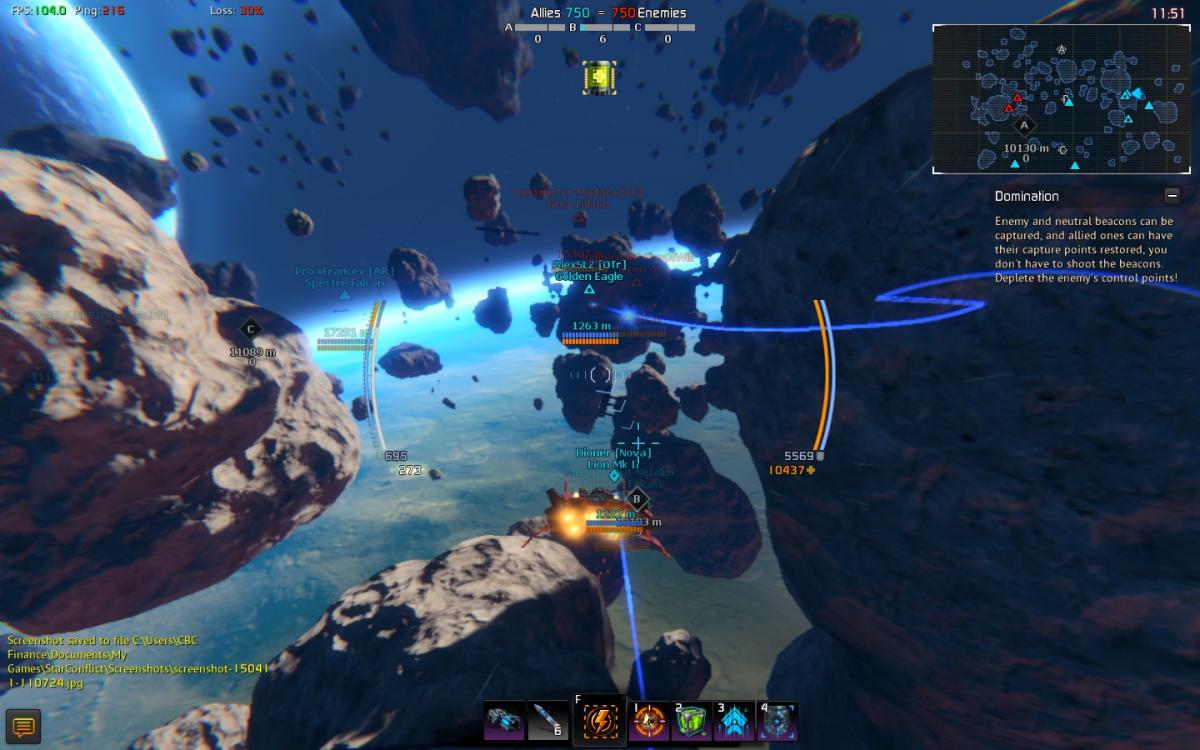Select the main weapon cannon slot
The width and height of the screenshot is (1200, 750).
[x=503, y=721]
